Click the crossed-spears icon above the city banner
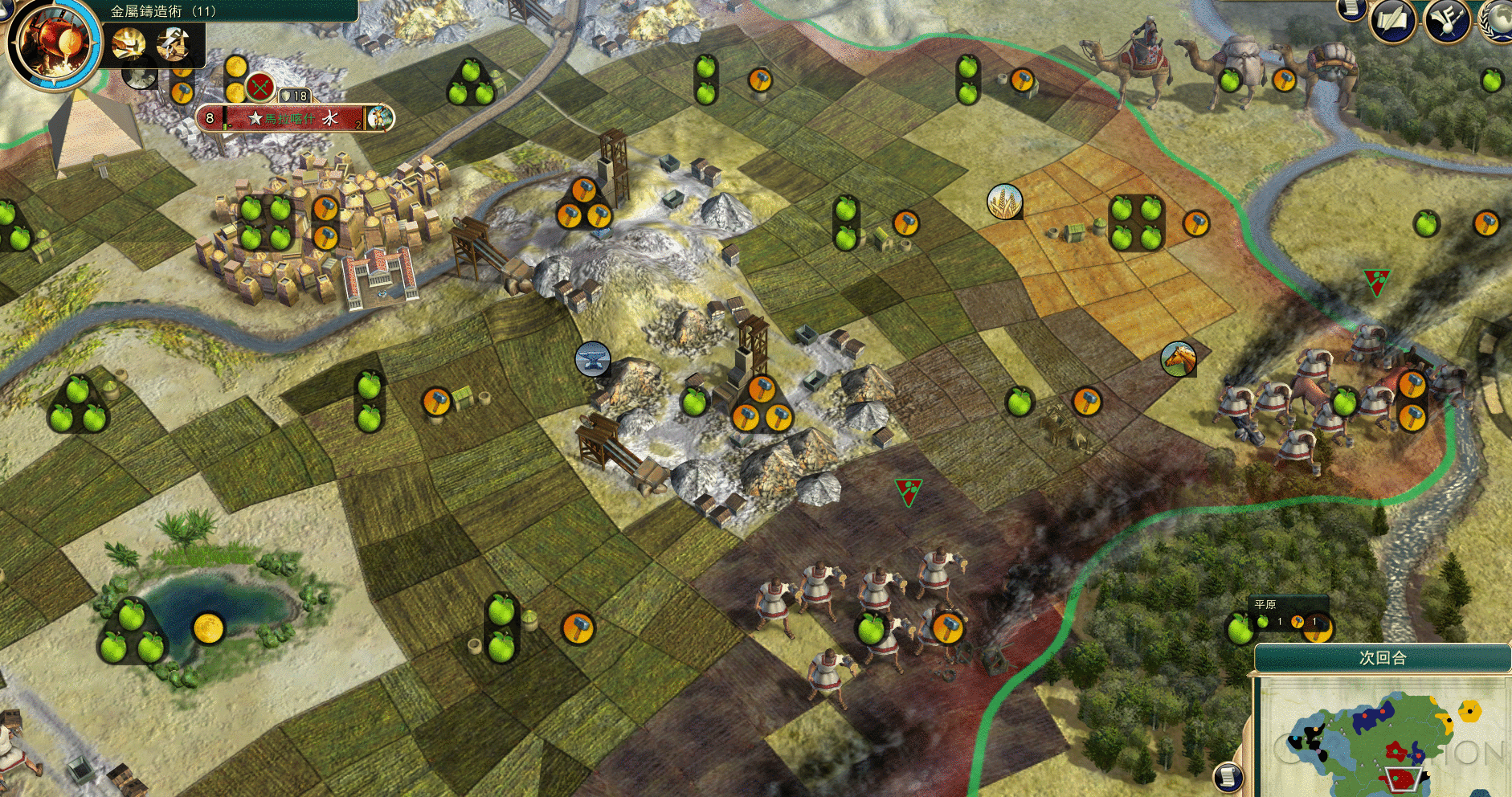Screen dimensions: 1512x797 [259, 86]
